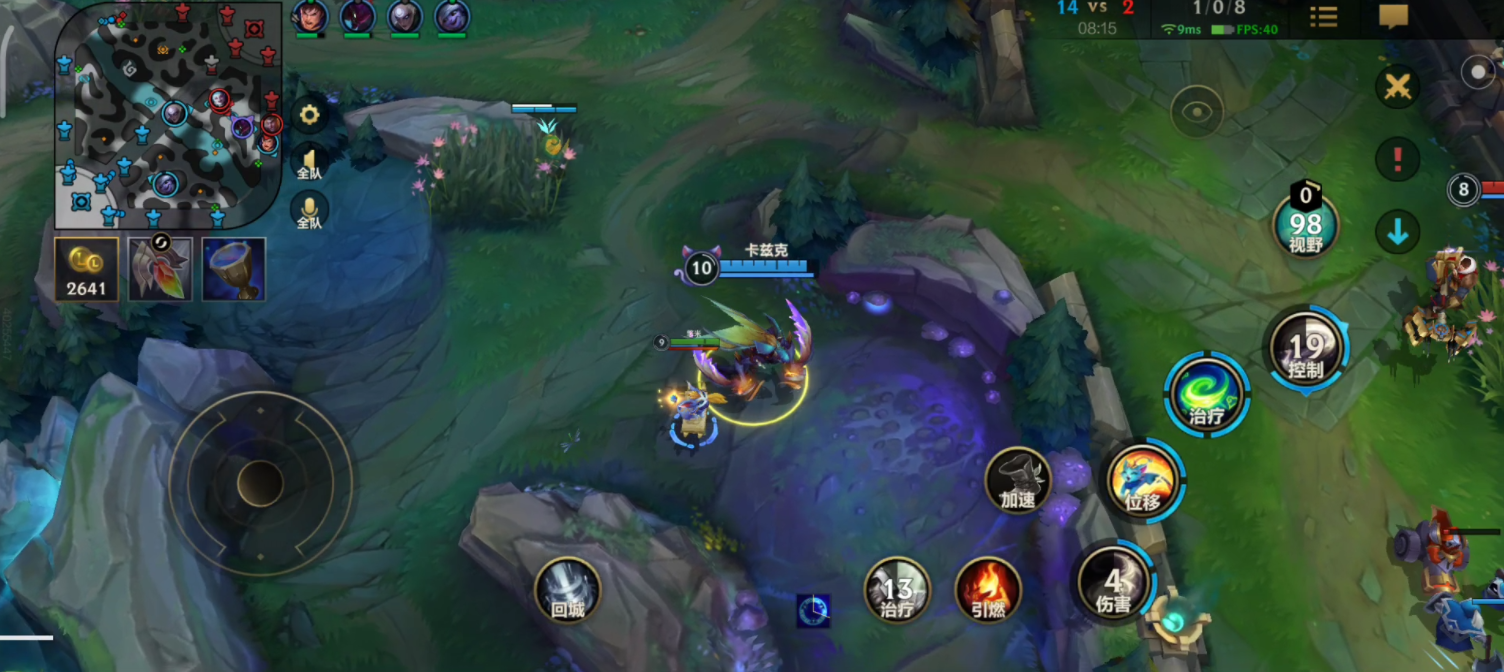Tap the minimap
This screenshot has height=672, width=1504.
click(168, 115)
